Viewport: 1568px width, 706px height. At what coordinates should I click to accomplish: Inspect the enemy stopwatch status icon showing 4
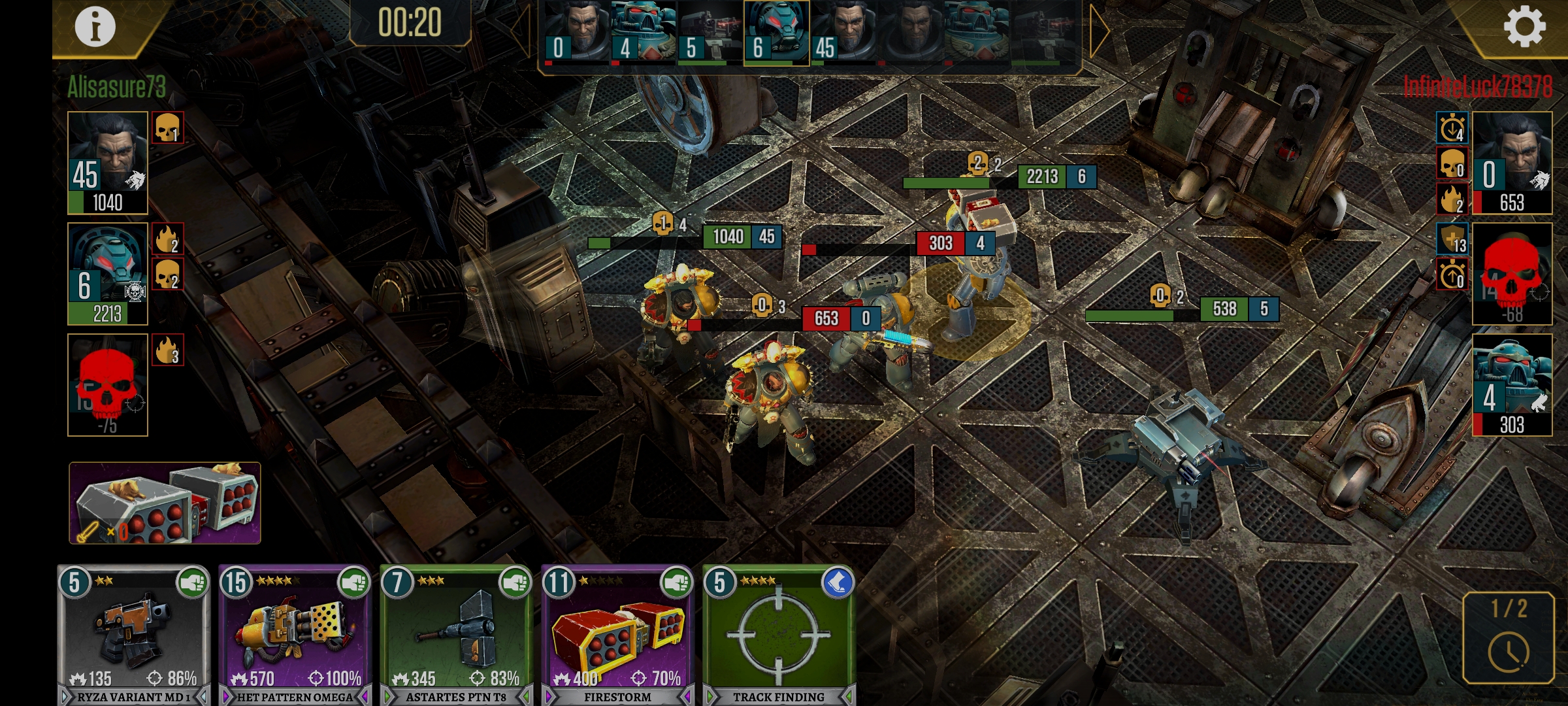[x=1452, y=127]
